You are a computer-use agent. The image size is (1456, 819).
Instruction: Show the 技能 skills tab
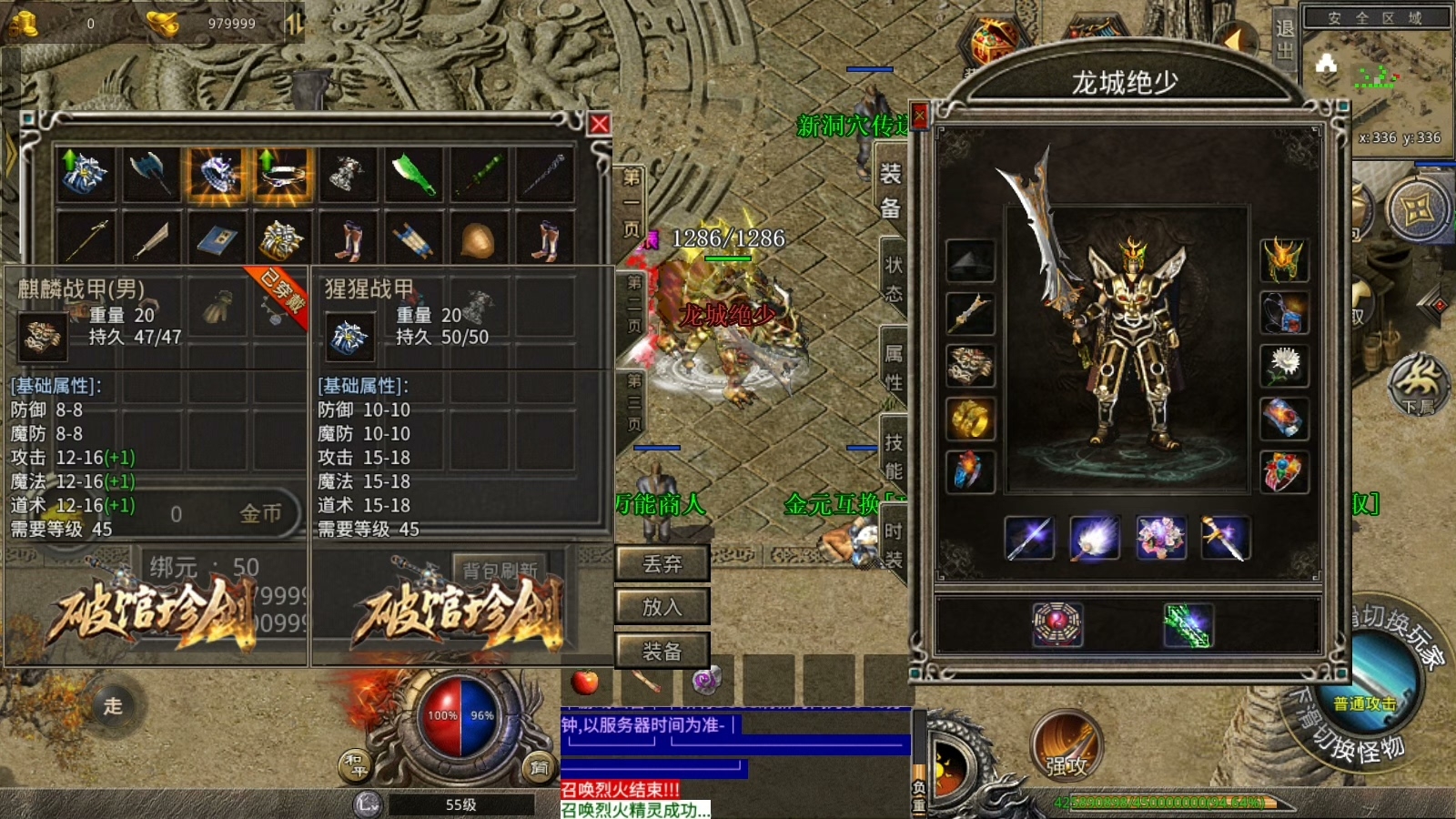(x=893, y=456)
